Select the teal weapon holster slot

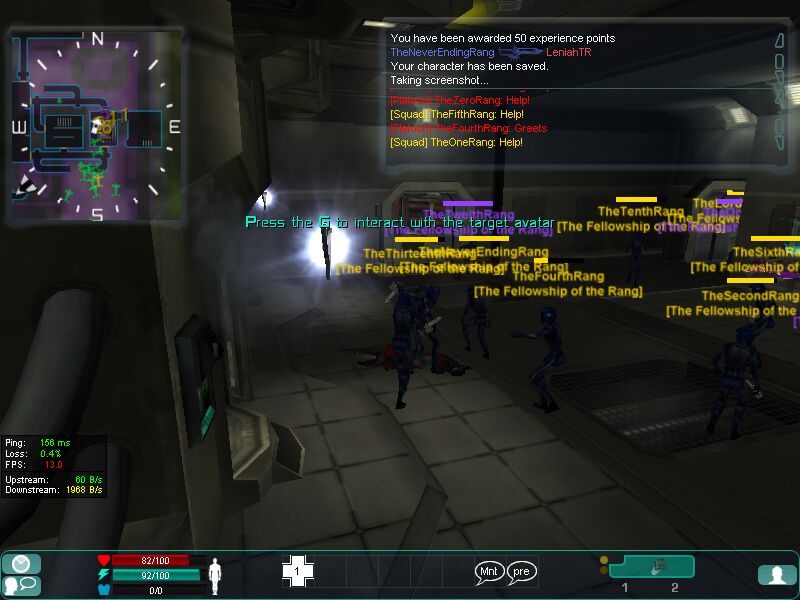click(x=651, y=567)
